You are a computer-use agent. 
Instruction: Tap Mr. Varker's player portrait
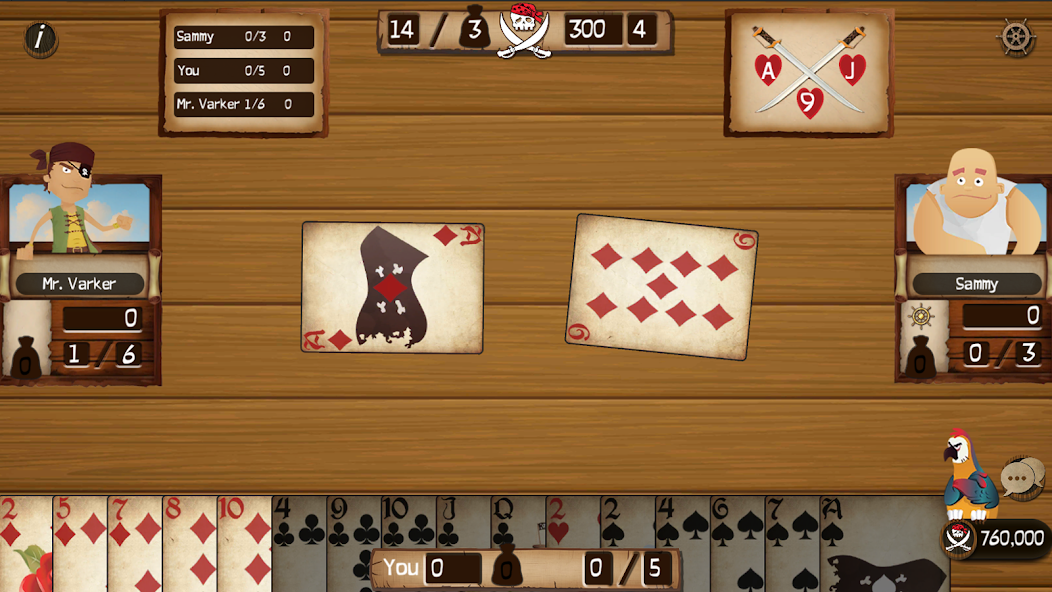click(x=79, y=212)
